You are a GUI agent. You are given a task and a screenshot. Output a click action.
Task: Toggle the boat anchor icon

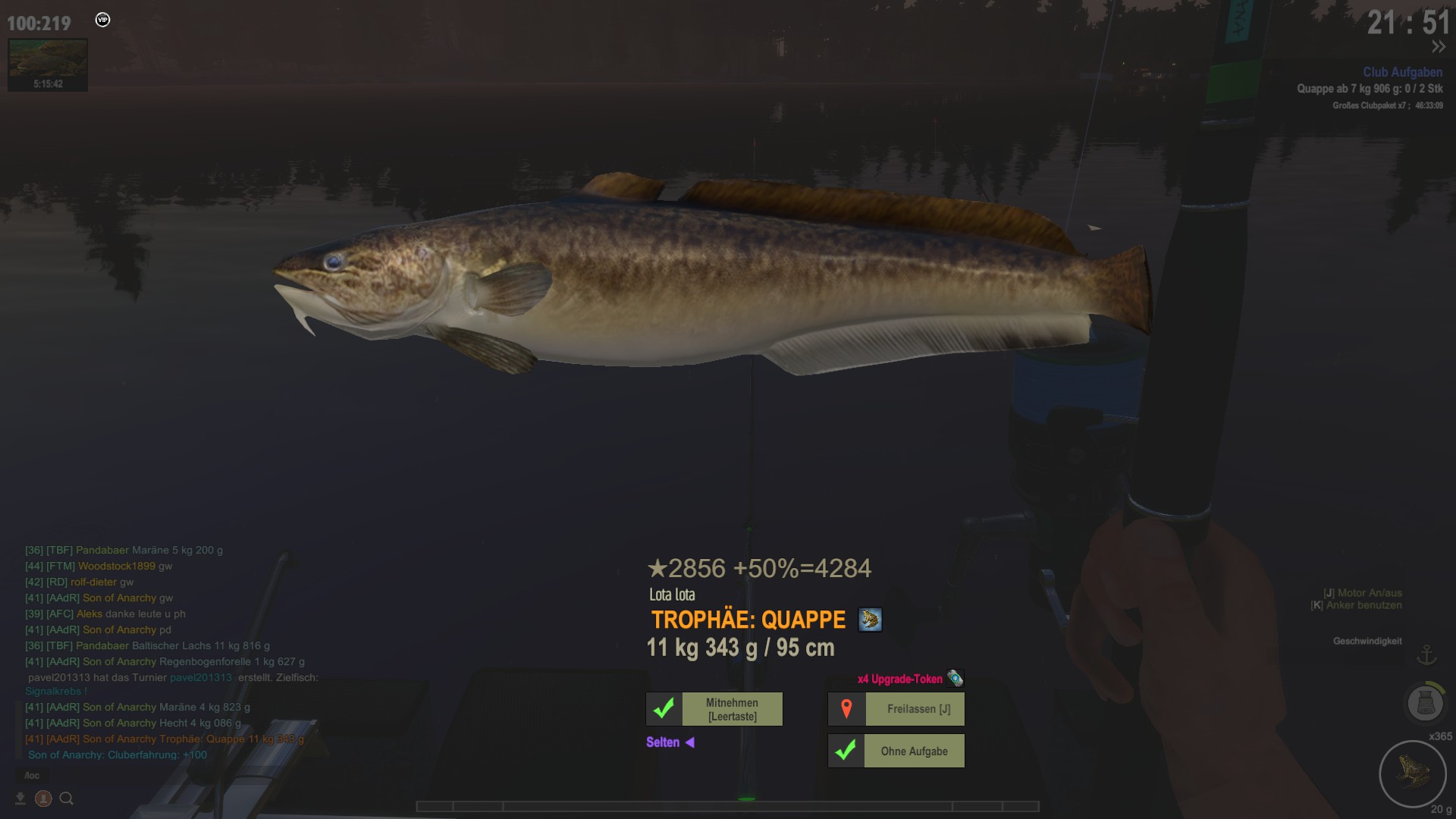click(x=1426, y=654)
